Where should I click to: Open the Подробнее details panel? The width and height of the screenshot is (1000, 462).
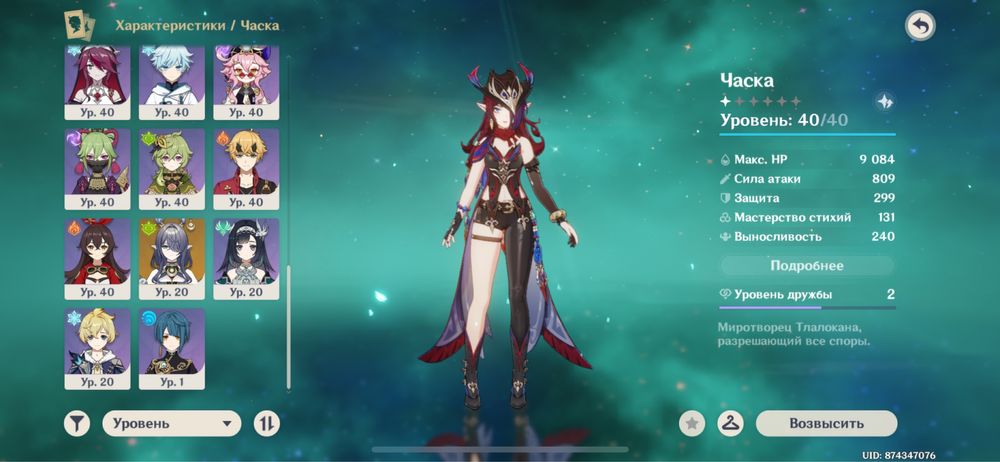(807, 266)
